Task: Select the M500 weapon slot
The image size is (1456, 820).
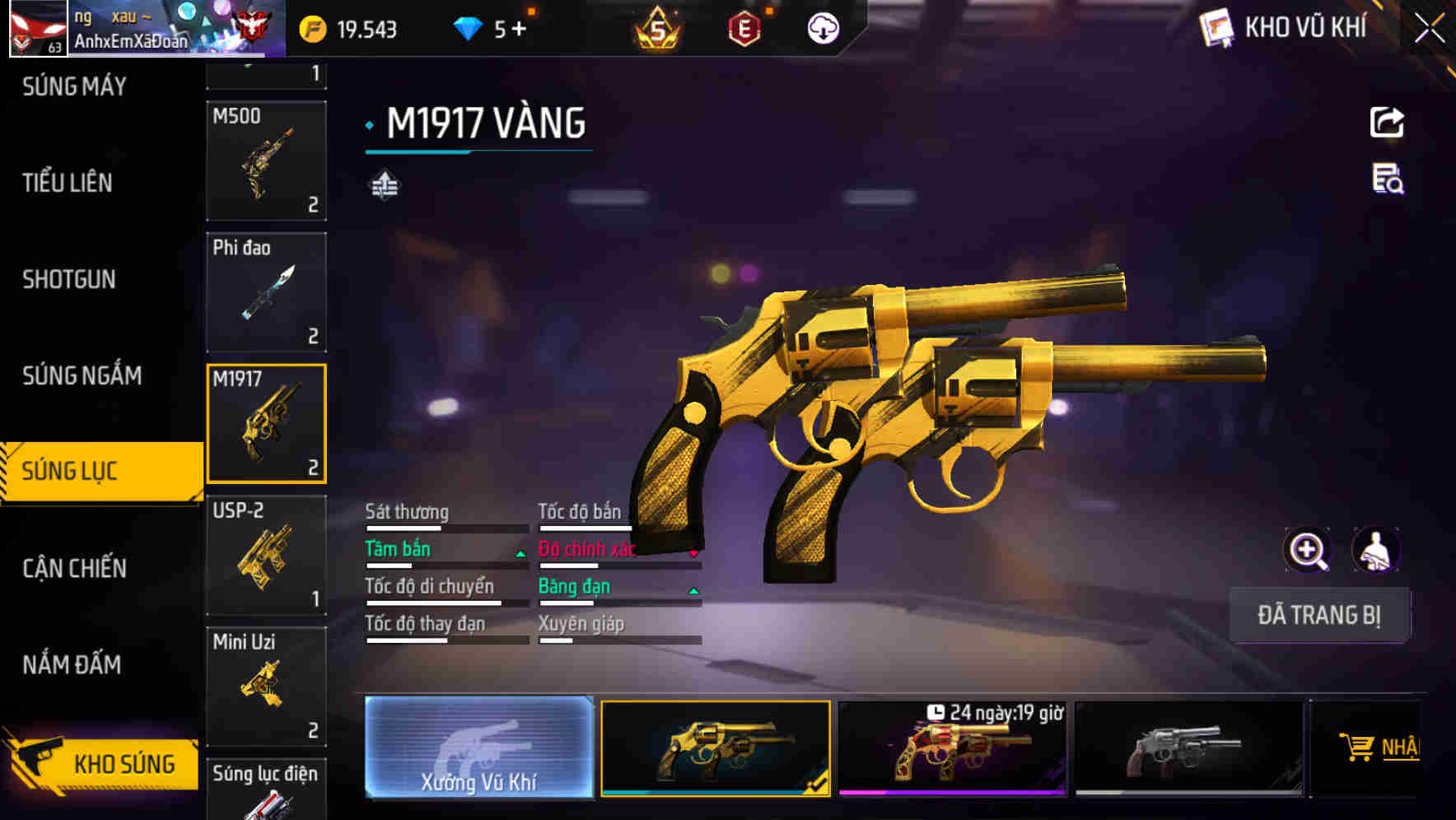Action: [266, 161]
